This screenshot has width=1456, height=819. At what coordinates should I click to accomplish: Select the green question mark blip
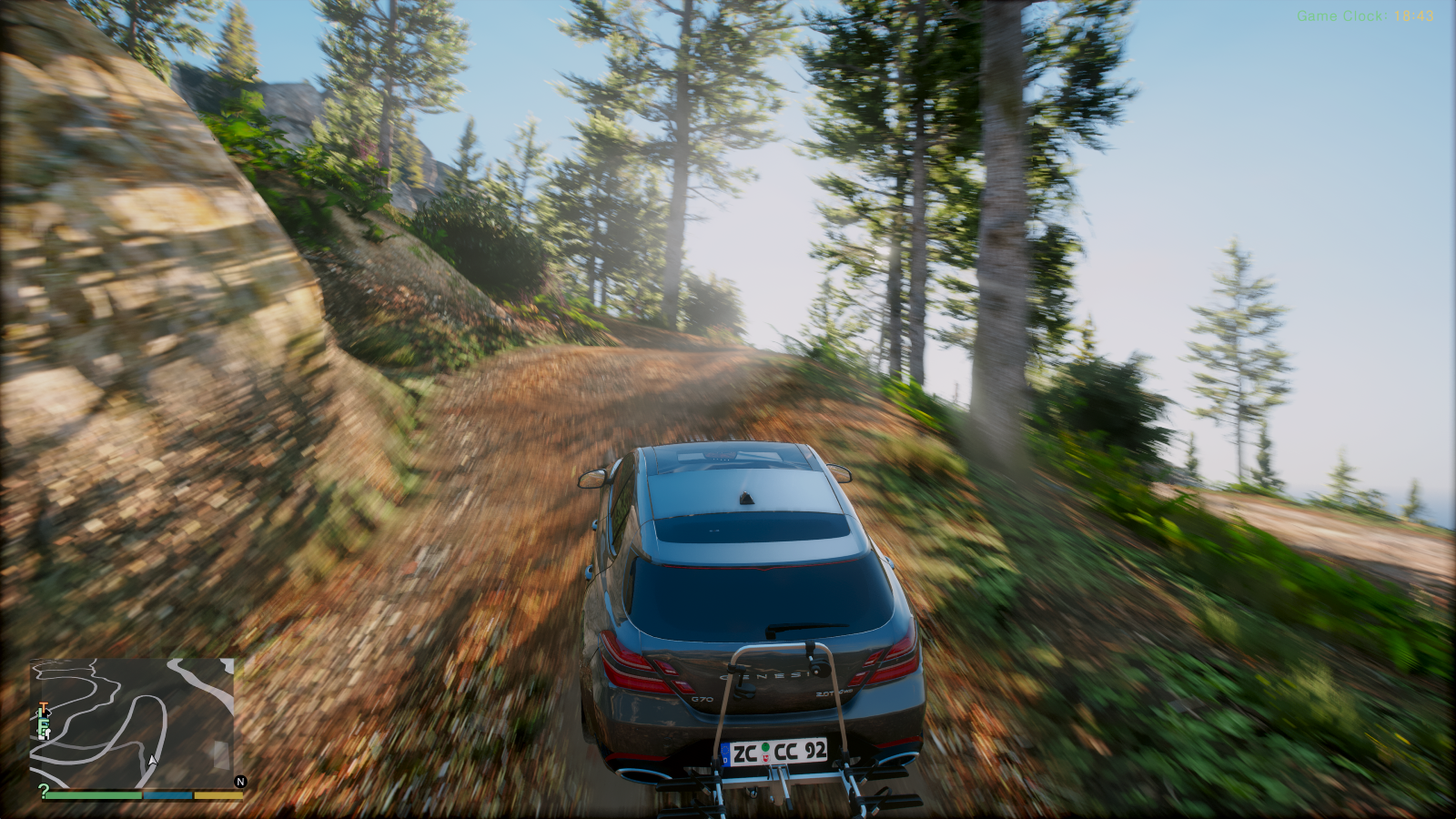43,790
